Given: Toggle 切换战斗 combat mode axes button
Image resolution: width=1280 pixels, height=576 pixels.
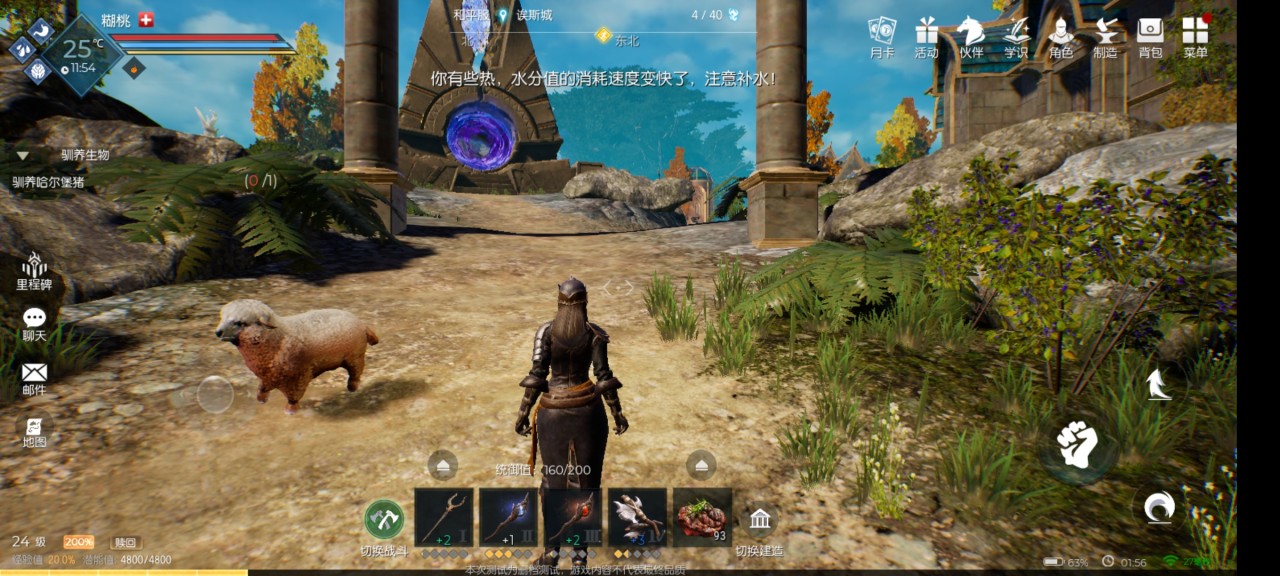Looking at the screenshot, I should (384, 520).
